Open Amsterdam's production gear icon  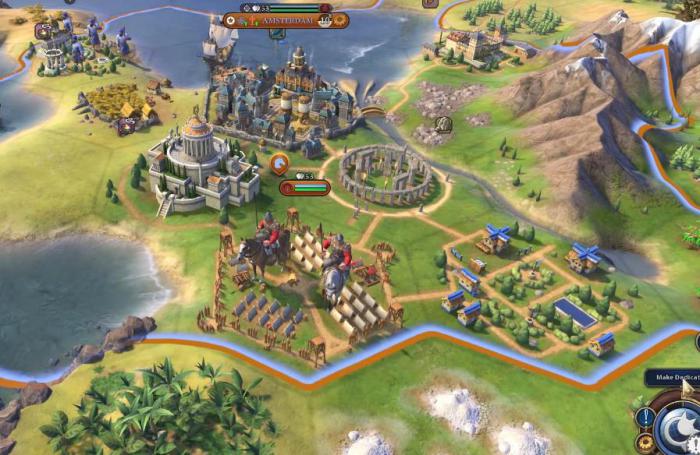[340, 20]
